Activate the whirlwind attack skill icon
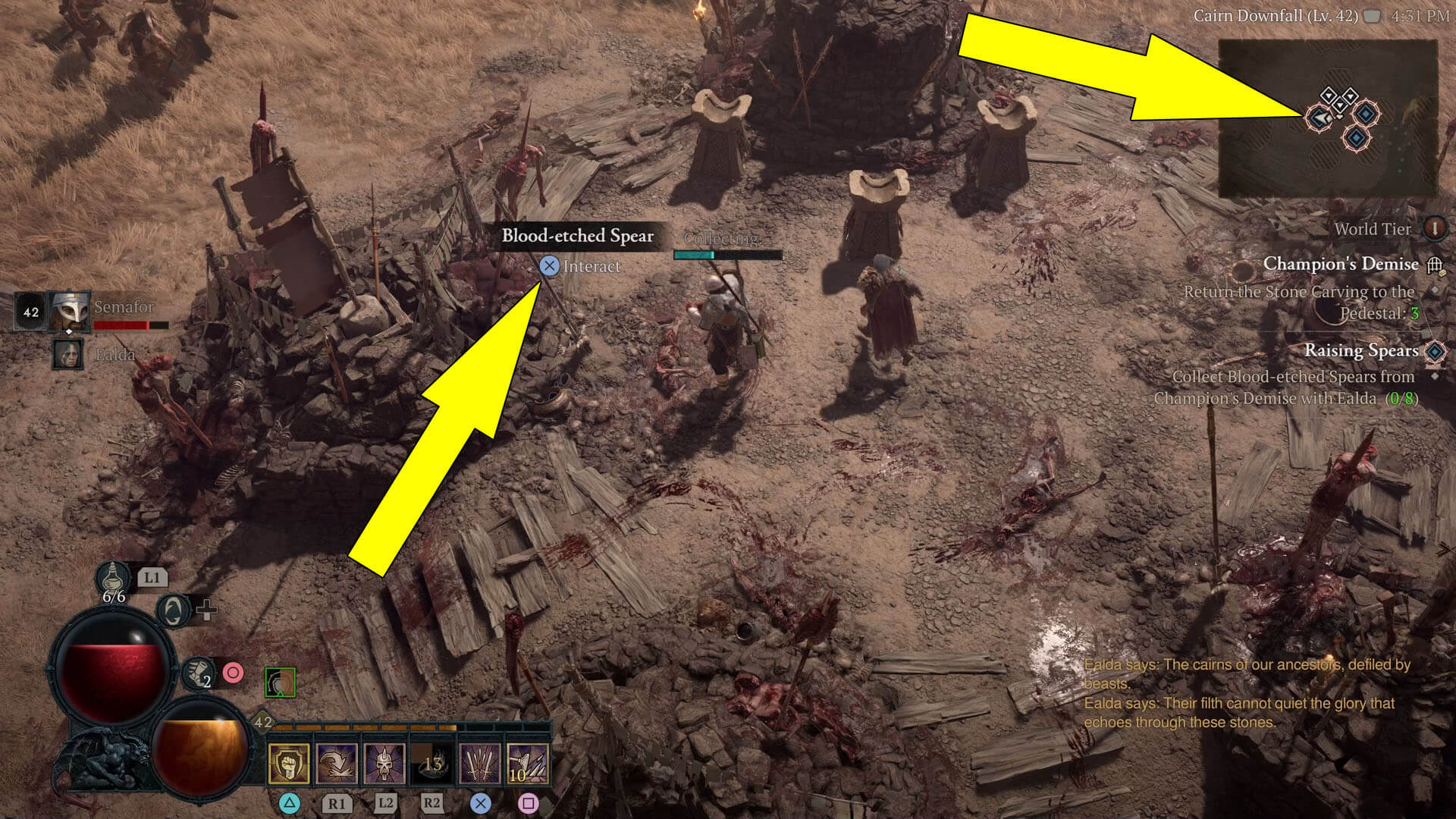This screenshot has height=819, width=1456. [x=335, y=762]
